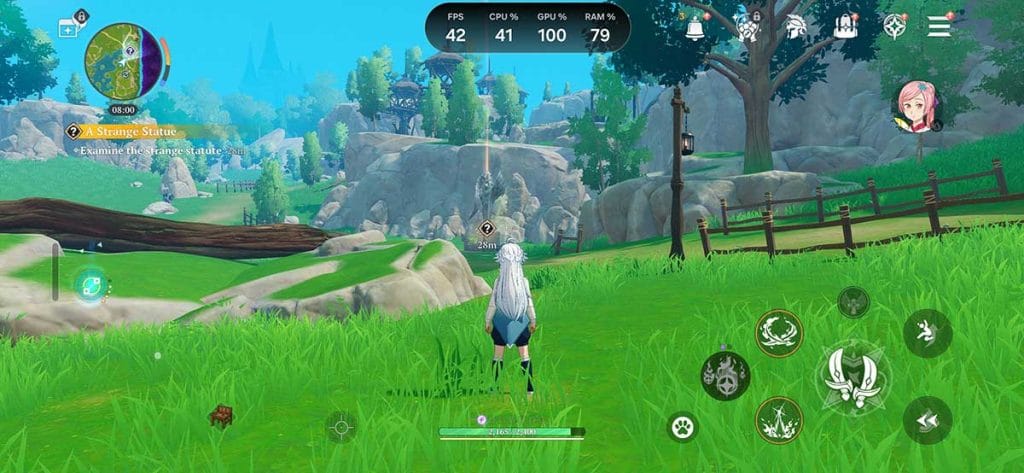Open the three-line main menu
Viewport: 1024px width, 473px height.
click(x=939, y=27)
